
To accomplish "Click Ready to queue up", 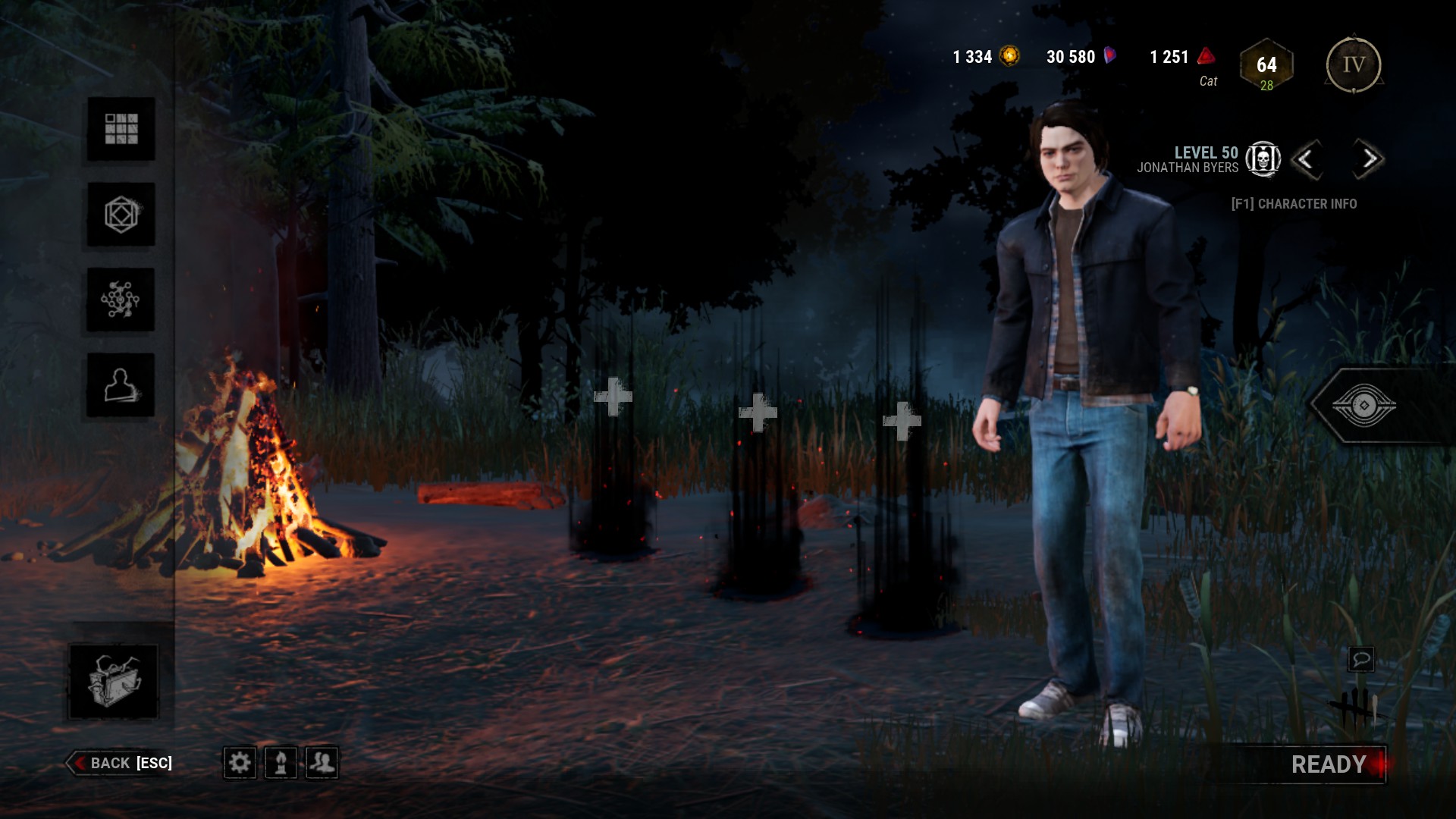I will (x=1329, y=764).
